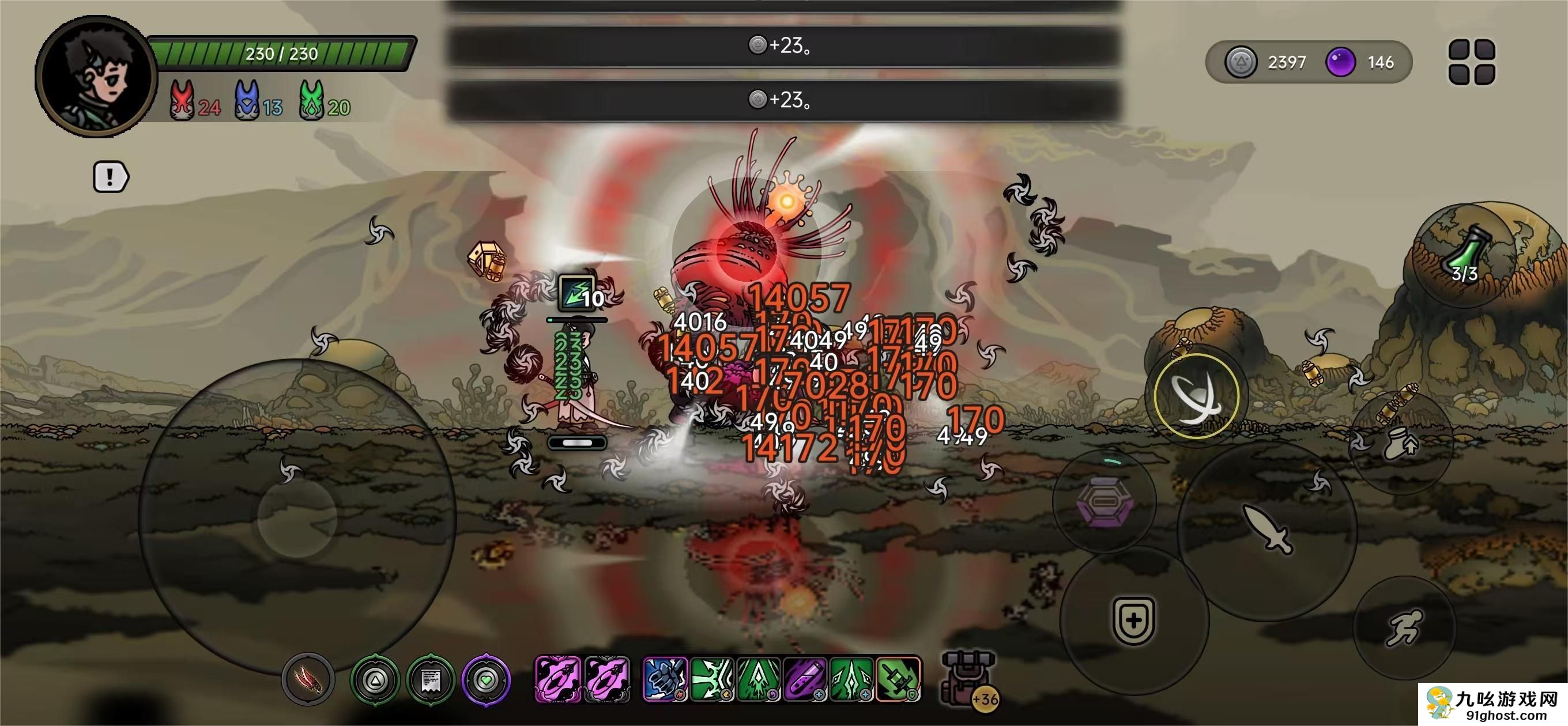Trigger the purple hexagon skill
Viewport: 1568px width, 726px height.
tap(1105, 502)
